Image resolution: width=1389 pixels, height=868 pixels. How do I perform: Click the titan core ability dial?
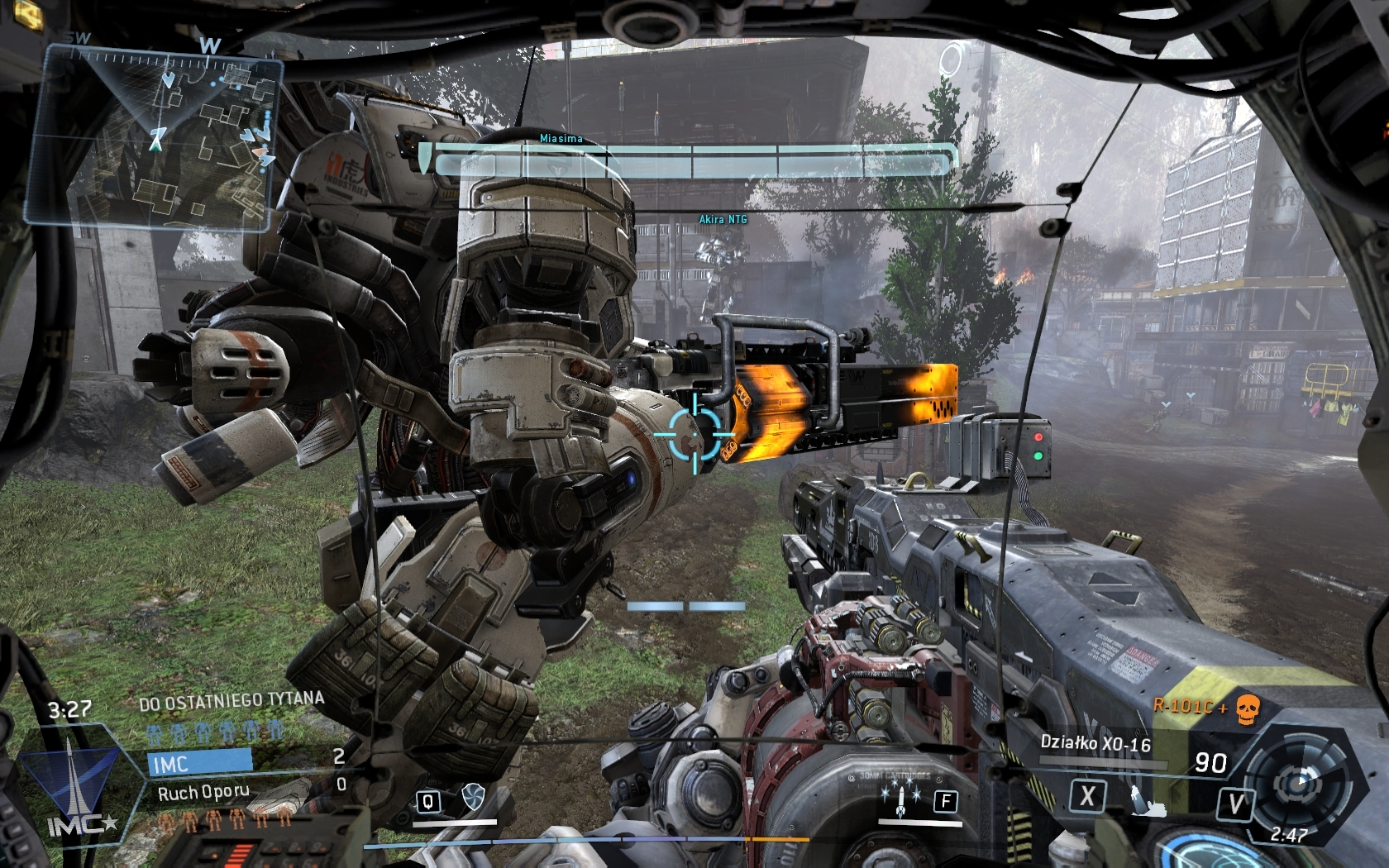(1299, 779)
